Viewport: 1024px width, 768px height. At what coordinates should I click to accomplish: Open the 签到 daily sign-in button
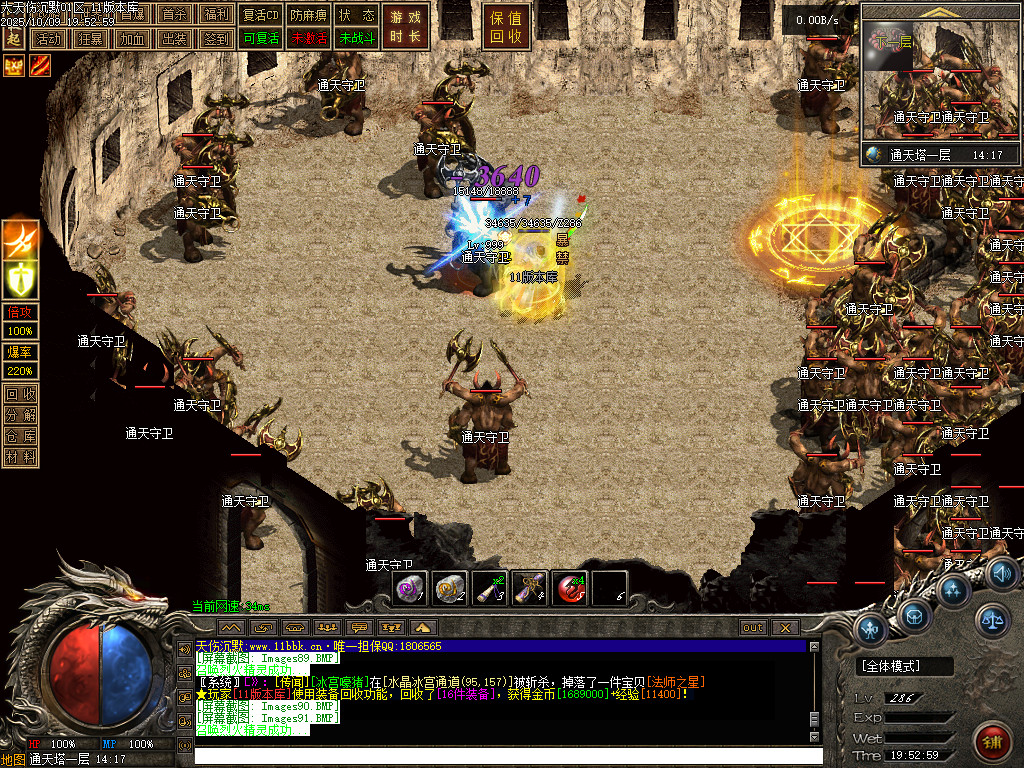tap(216, 39)
